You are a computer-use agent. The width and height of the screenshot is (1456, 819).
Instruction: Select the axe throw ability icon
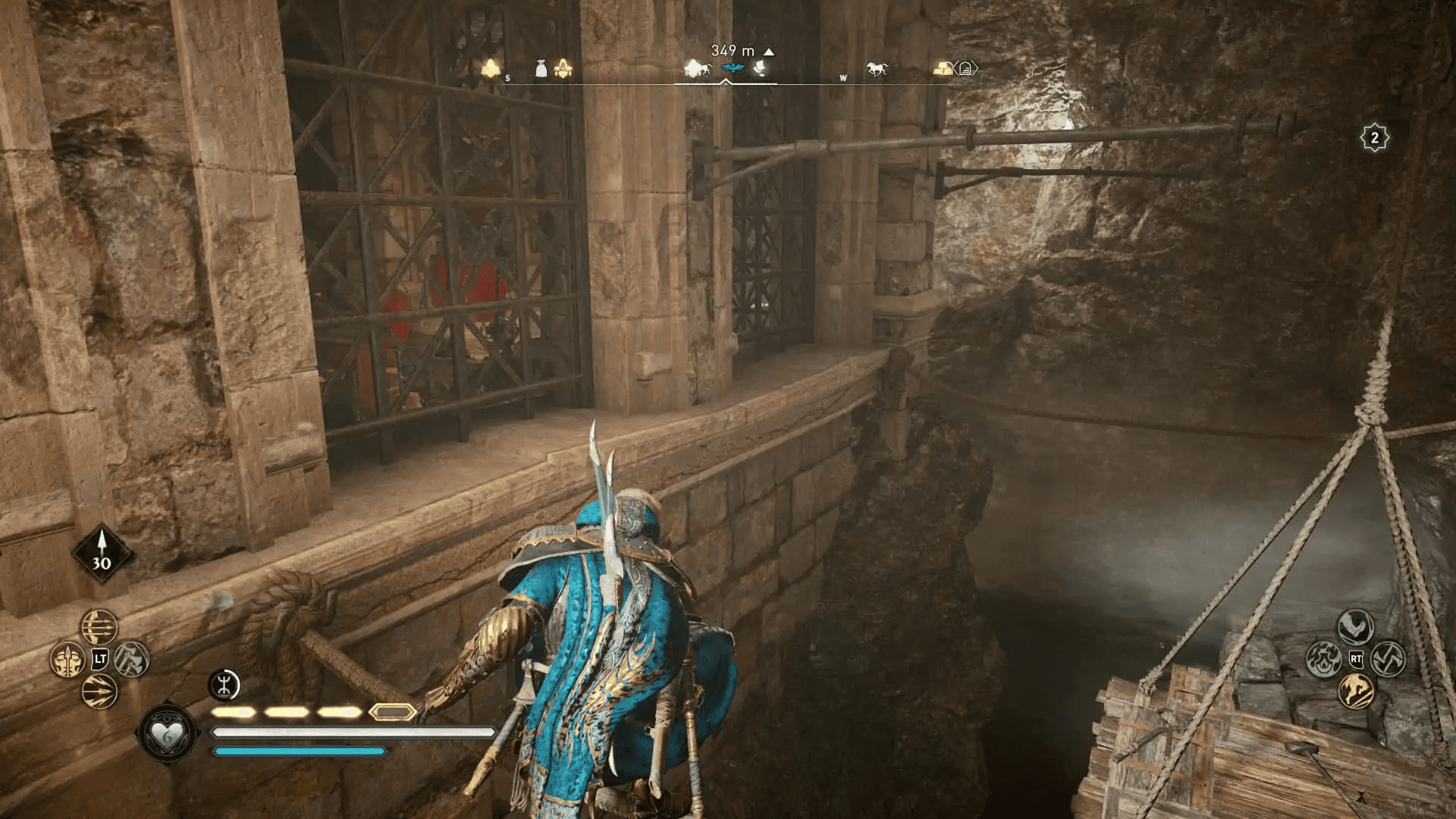pyautogui.click(x=130, y=661)
